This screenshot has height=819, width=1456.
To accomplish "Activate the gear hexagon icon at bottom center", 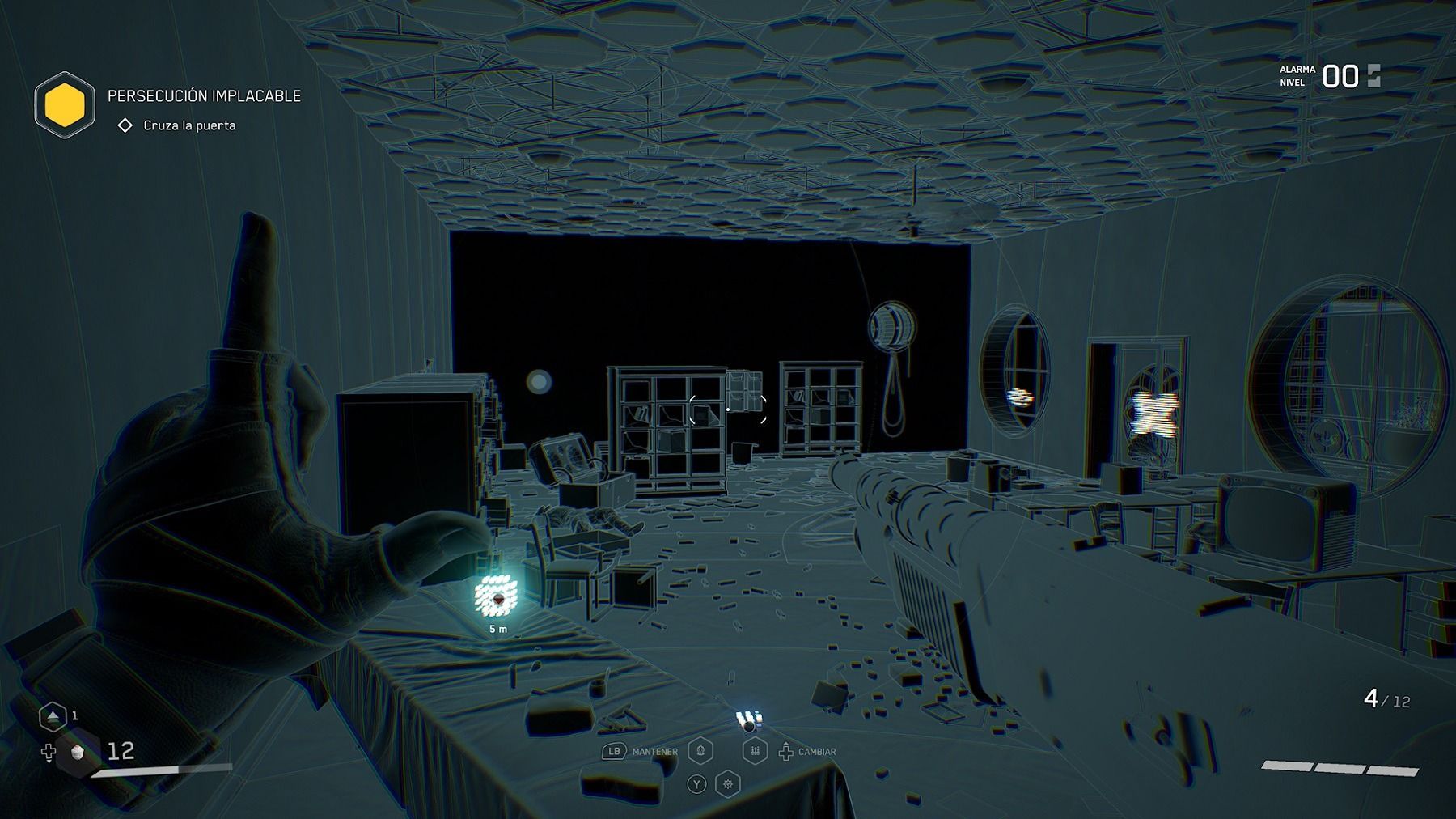I will click(728, 783).
